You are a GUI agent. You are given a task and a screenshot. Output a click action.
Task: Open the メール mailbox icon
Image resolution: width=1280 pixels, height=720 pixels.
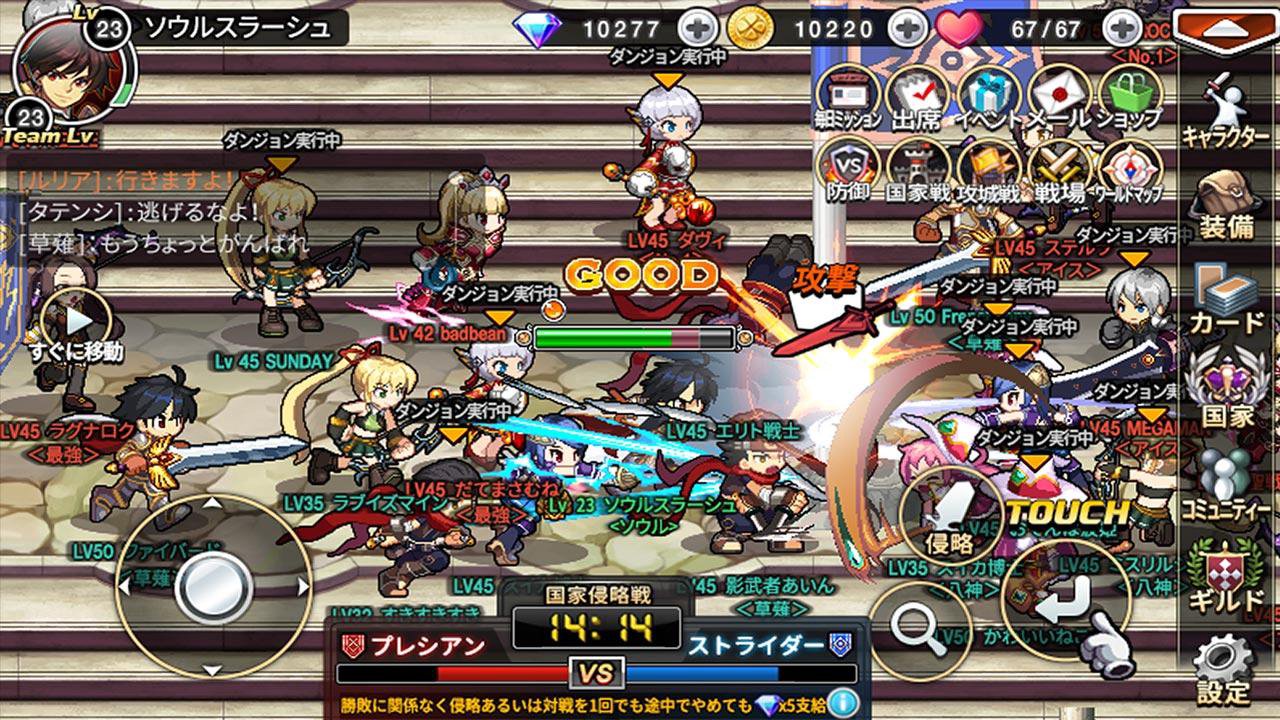(1058, 94)
